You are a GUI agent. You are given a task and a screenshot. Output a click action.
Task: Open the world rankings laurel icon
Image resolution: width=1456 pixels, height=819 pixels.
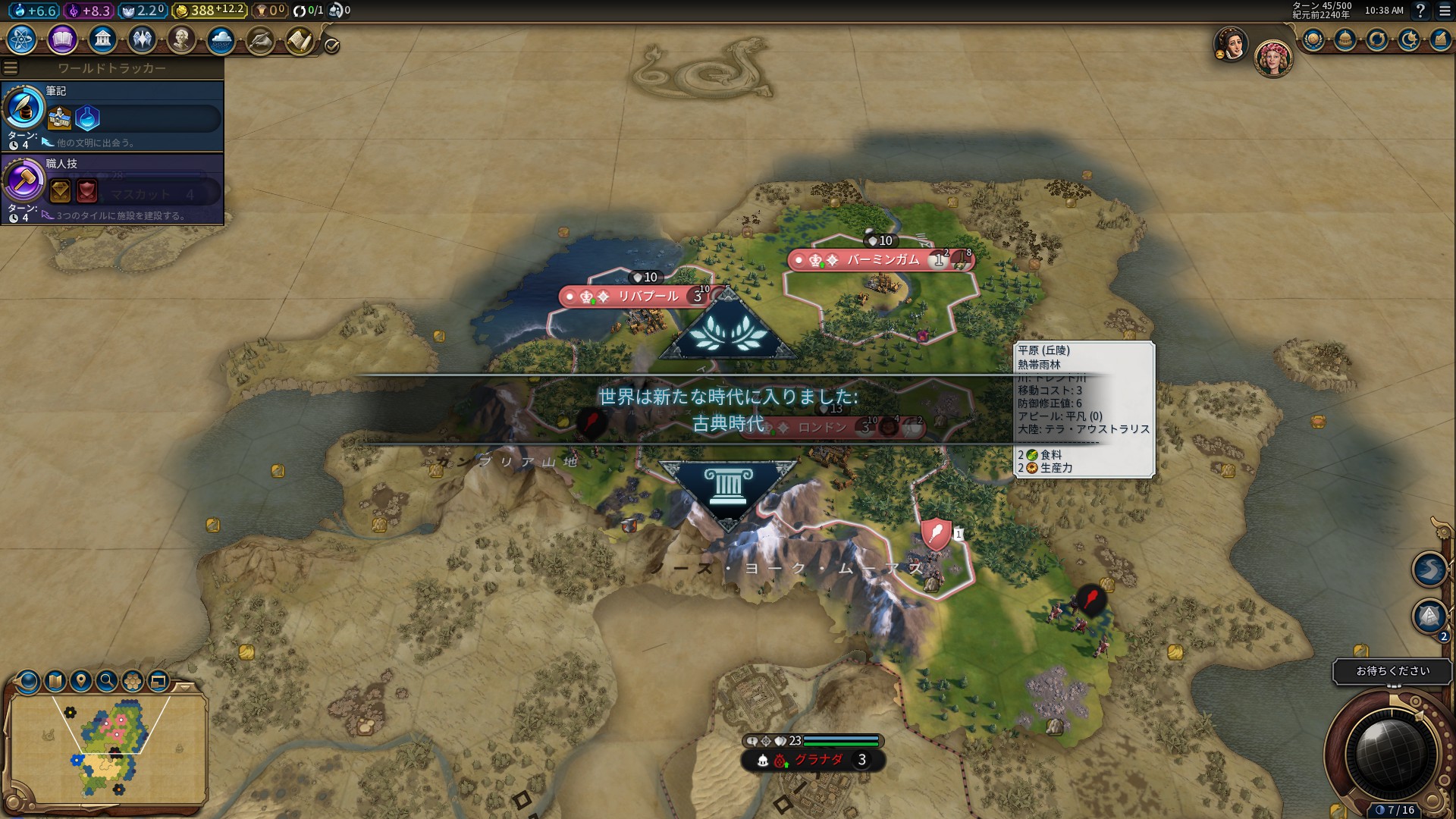pyautogui.click(x=1313, y=39)
